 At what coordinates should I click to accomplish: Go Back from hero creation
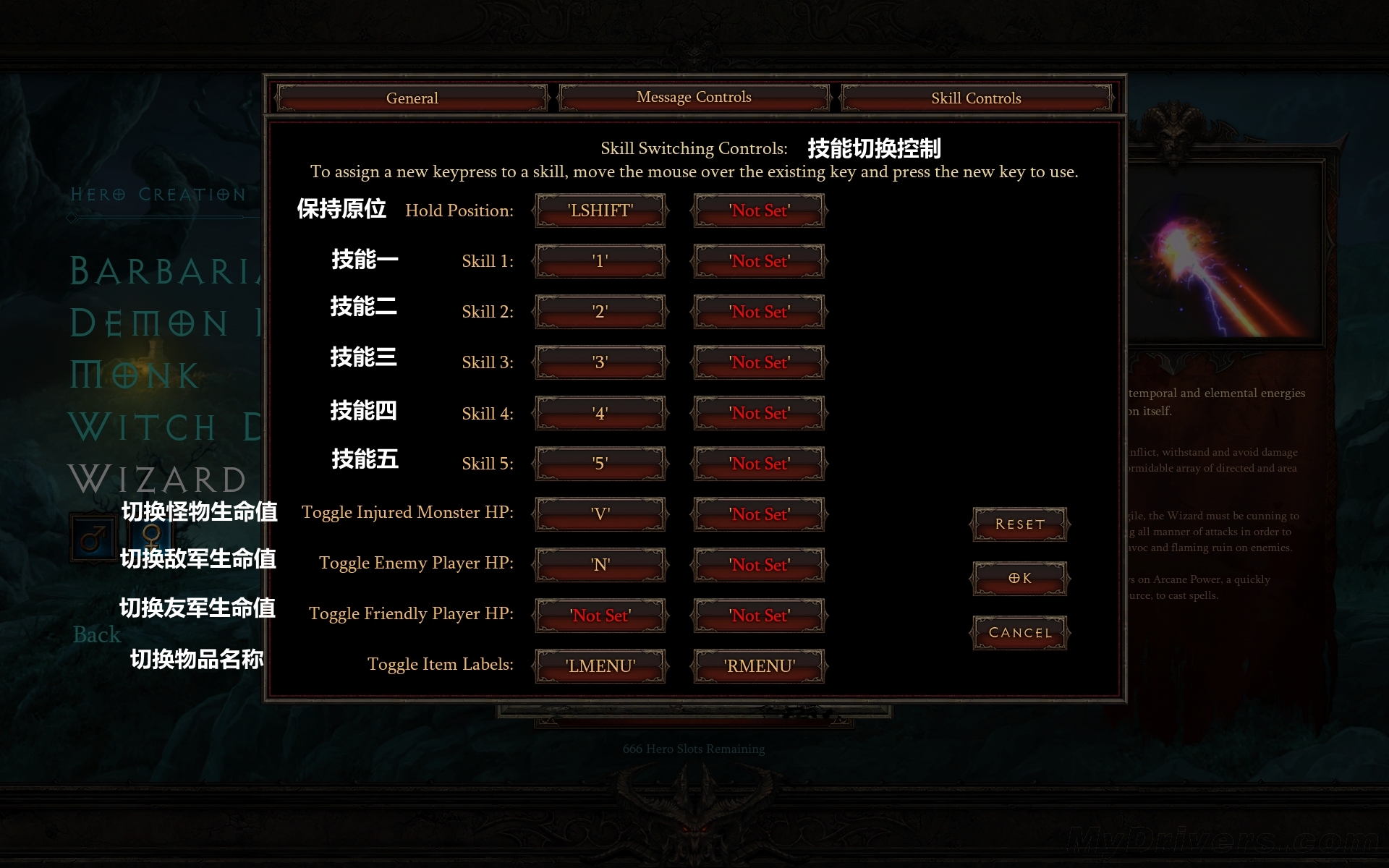97,634
